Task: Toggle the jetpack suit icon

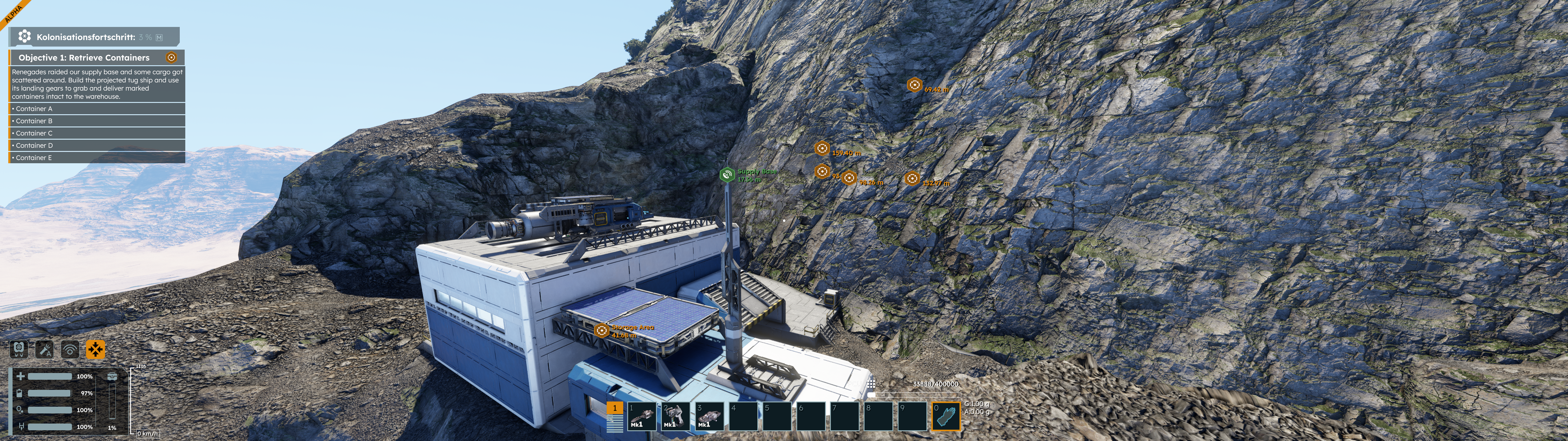Action: pos(20,349)
